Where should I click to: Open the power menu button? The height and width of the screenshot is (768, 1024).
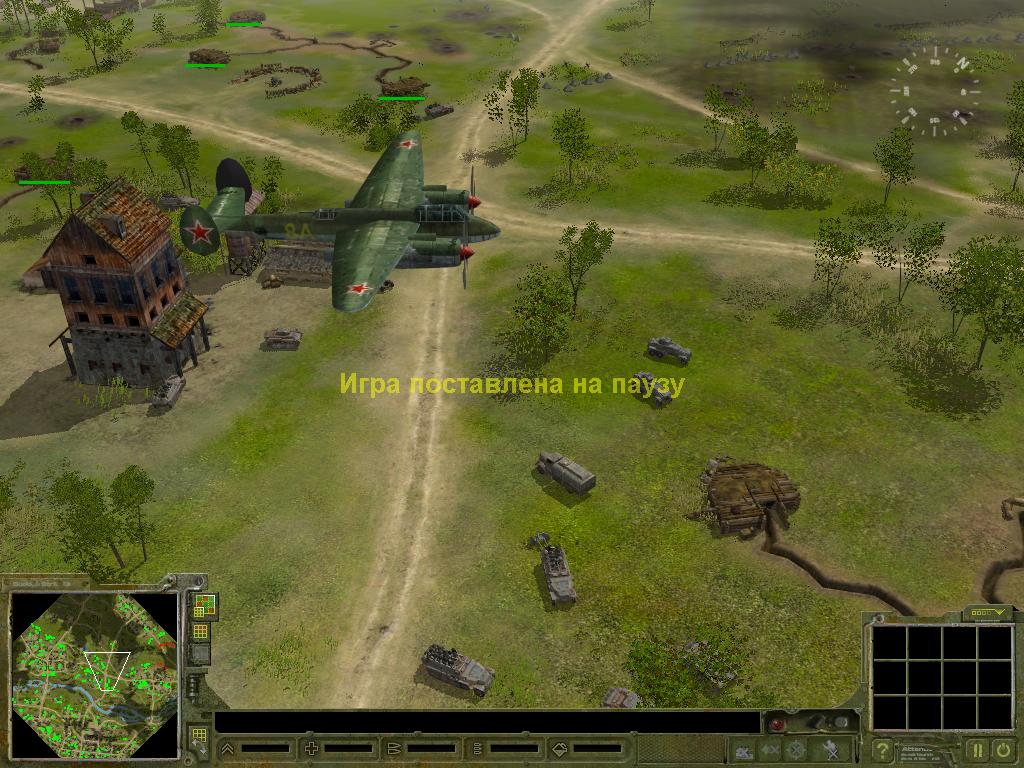[1003, 749]
